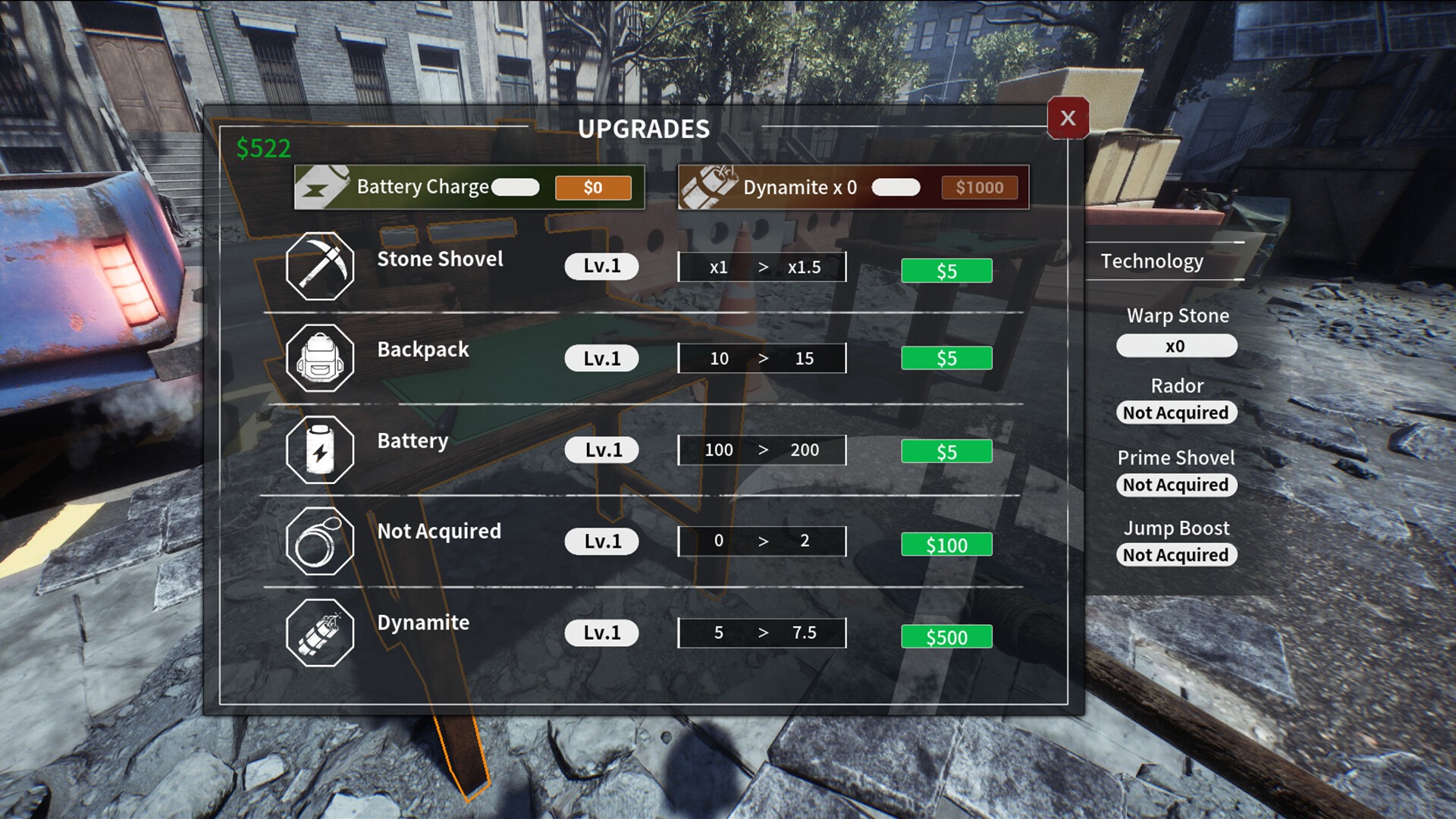Screen dimensions: 1456x819
Task: Upgrade the Stone Shovel for $5
Action: coord(946,271)
